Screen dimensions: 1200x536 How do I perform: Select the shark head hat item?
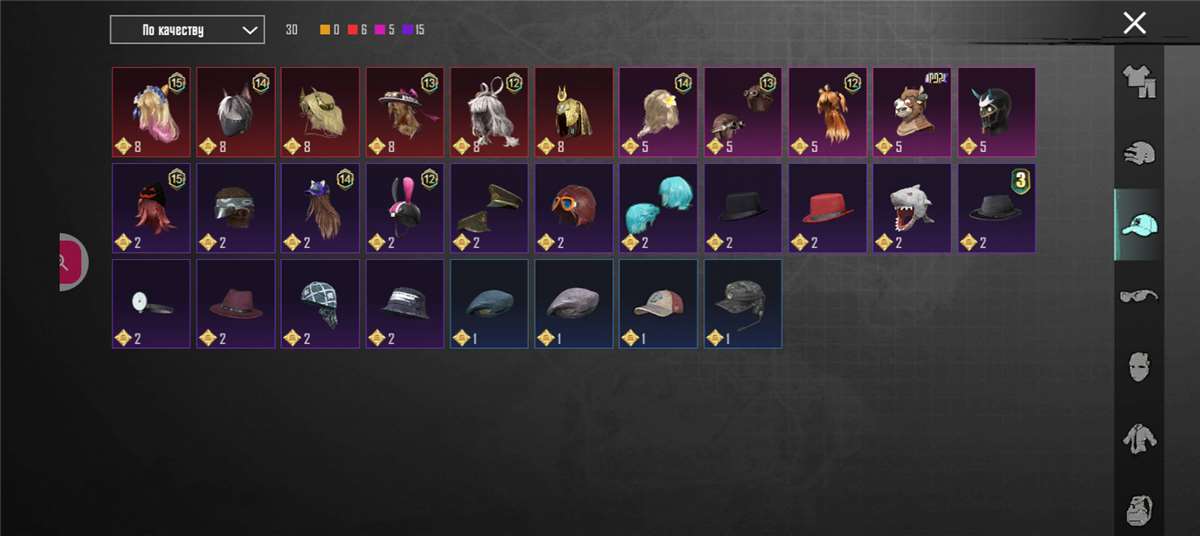(912, 208)
